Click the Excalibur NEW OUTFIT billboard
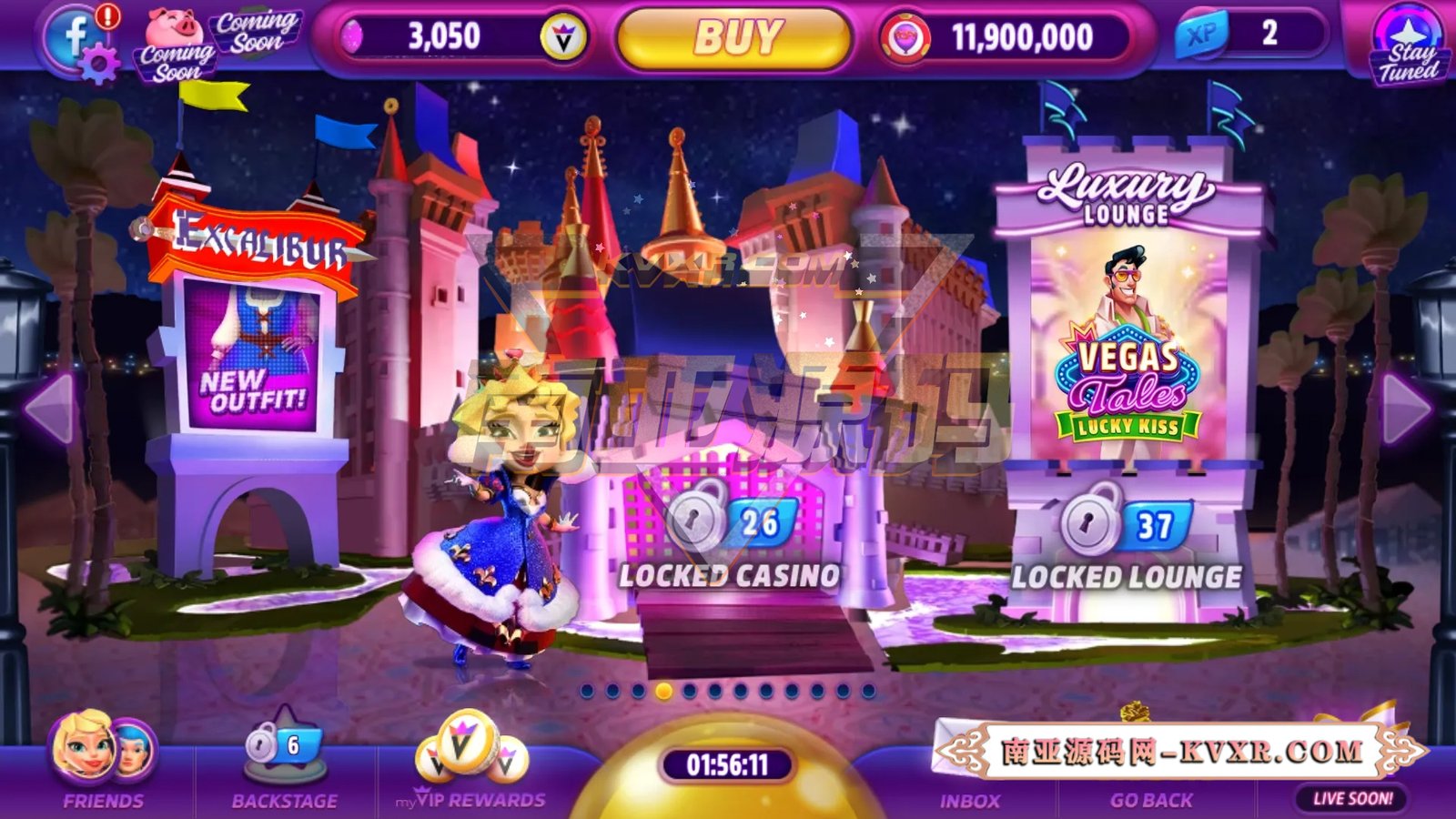1456x819 pixels. [x=255, y=355]
